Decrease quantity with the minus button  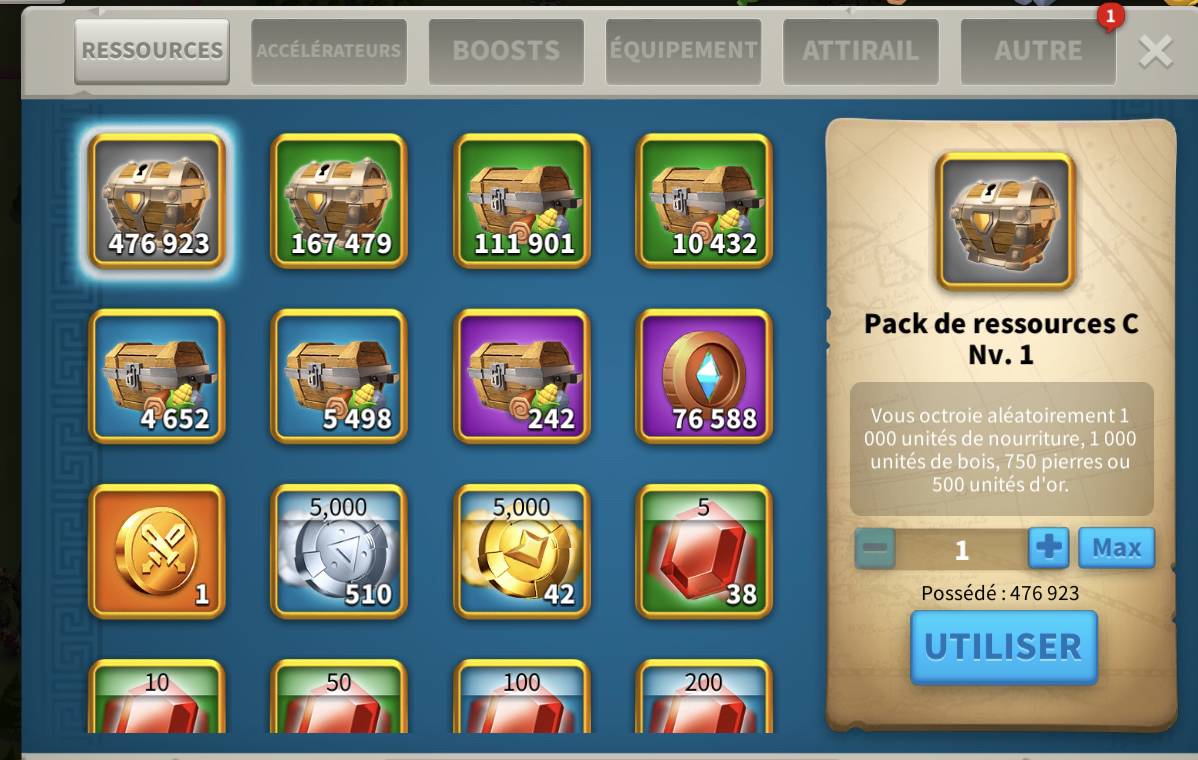[875, 549]
